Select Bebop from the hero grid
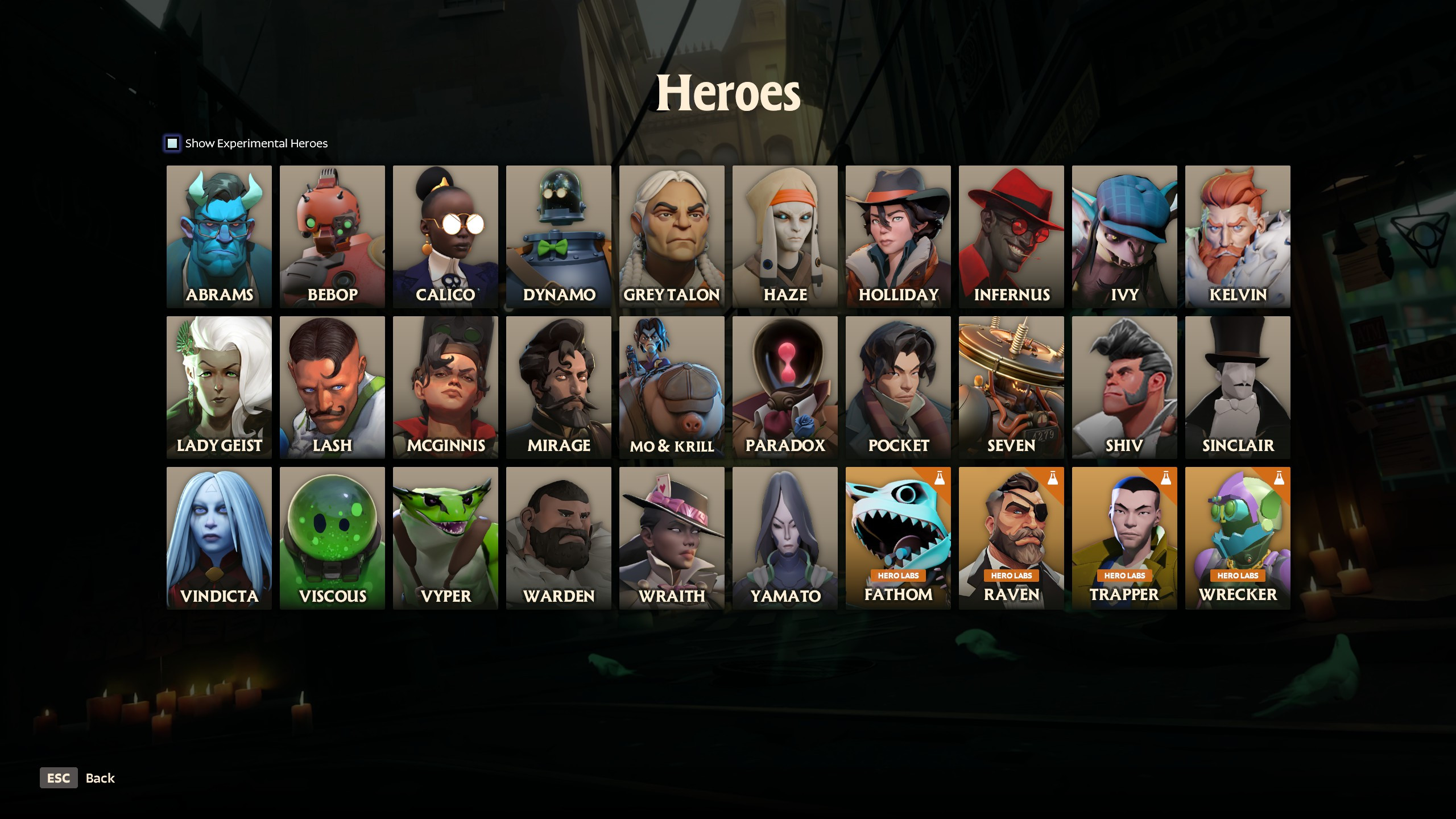1456x819 pixels. coord(332,236)
